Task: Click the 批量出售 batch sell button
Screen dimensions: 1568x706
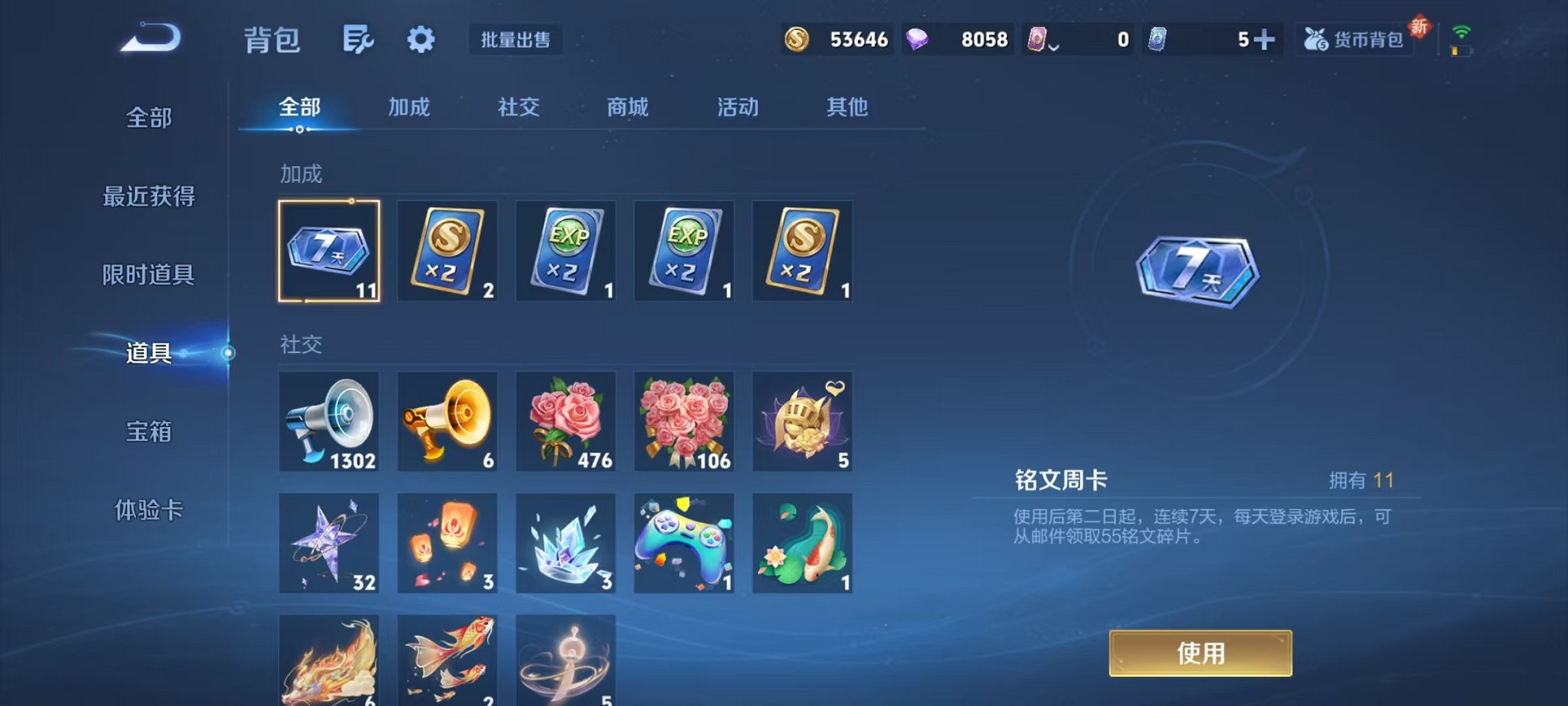Action: click(517, 42)
